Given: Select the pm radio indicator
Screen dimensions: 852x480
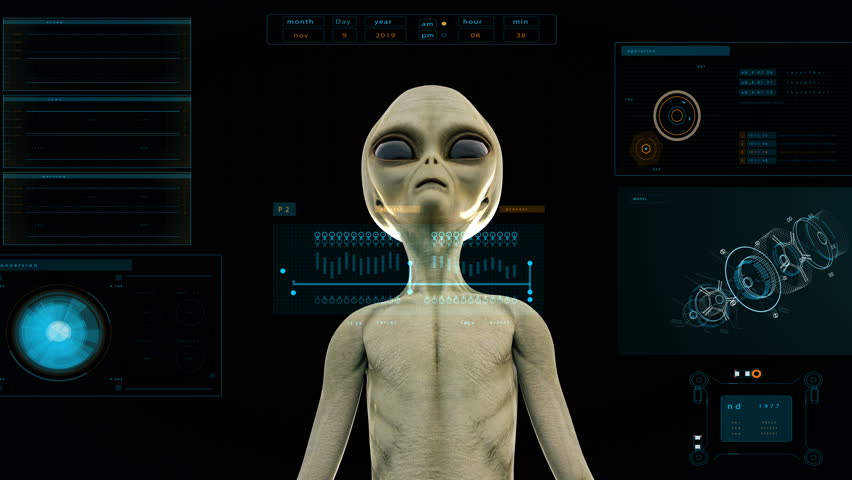Looking at the screenshot, I should pyautogui.click(x=444, y=36).
